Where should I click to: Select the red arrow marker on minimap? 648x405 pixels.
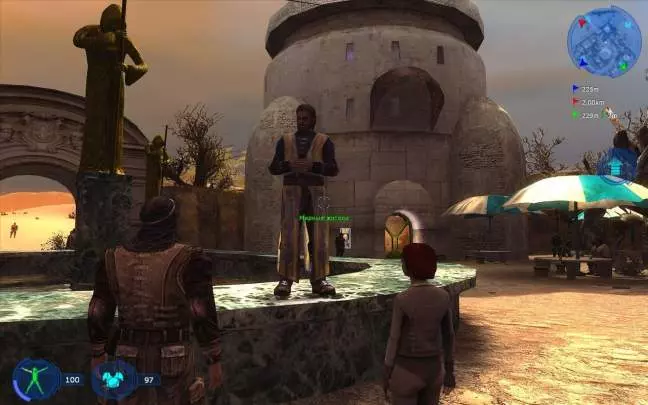(580, 24)
